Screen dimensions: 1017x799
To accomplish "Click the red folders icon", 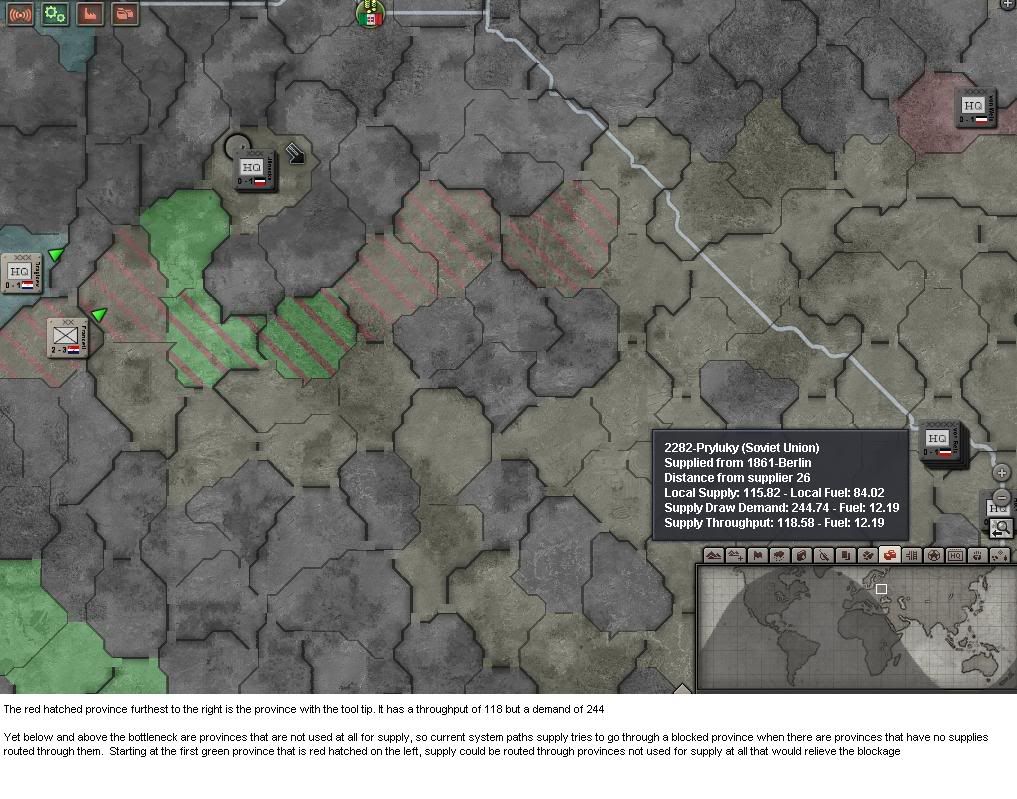I will coord(125,14).
